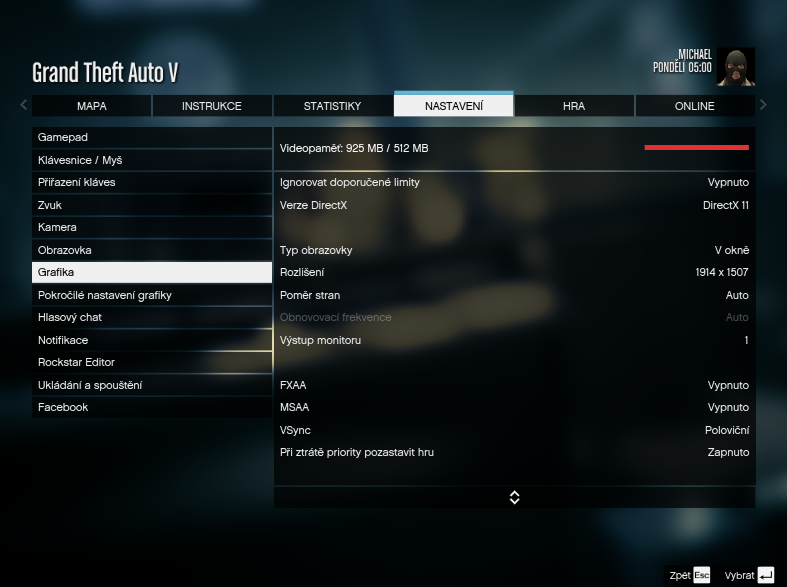This screenshot has height=587, width=787.
Task: Open the INSTRUKCE tab
Action: [212, 106]
